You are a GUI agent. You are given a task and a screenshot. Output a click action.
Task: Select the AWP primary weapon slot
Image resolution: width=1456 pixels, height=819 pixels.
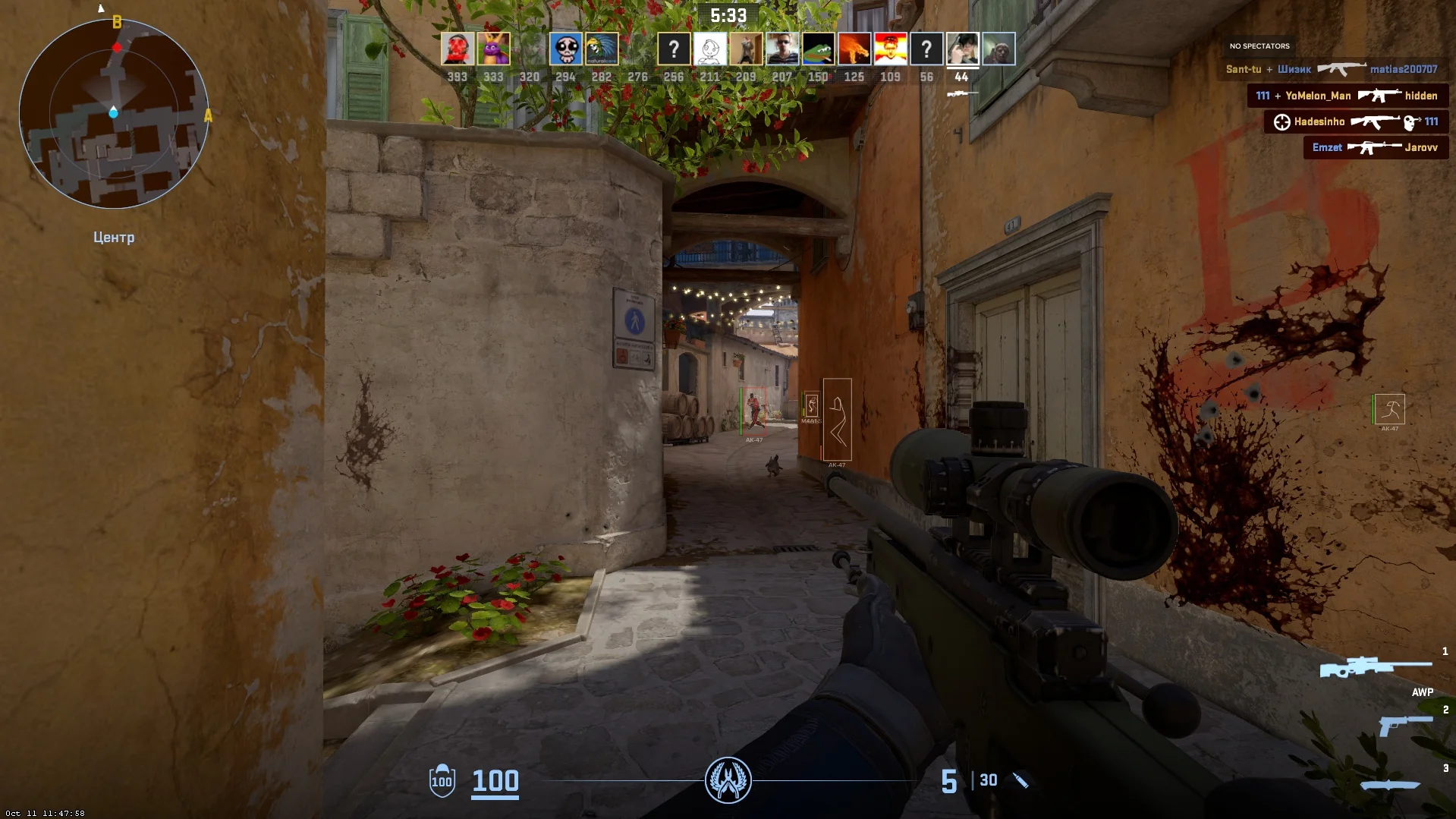(1376, 668)
